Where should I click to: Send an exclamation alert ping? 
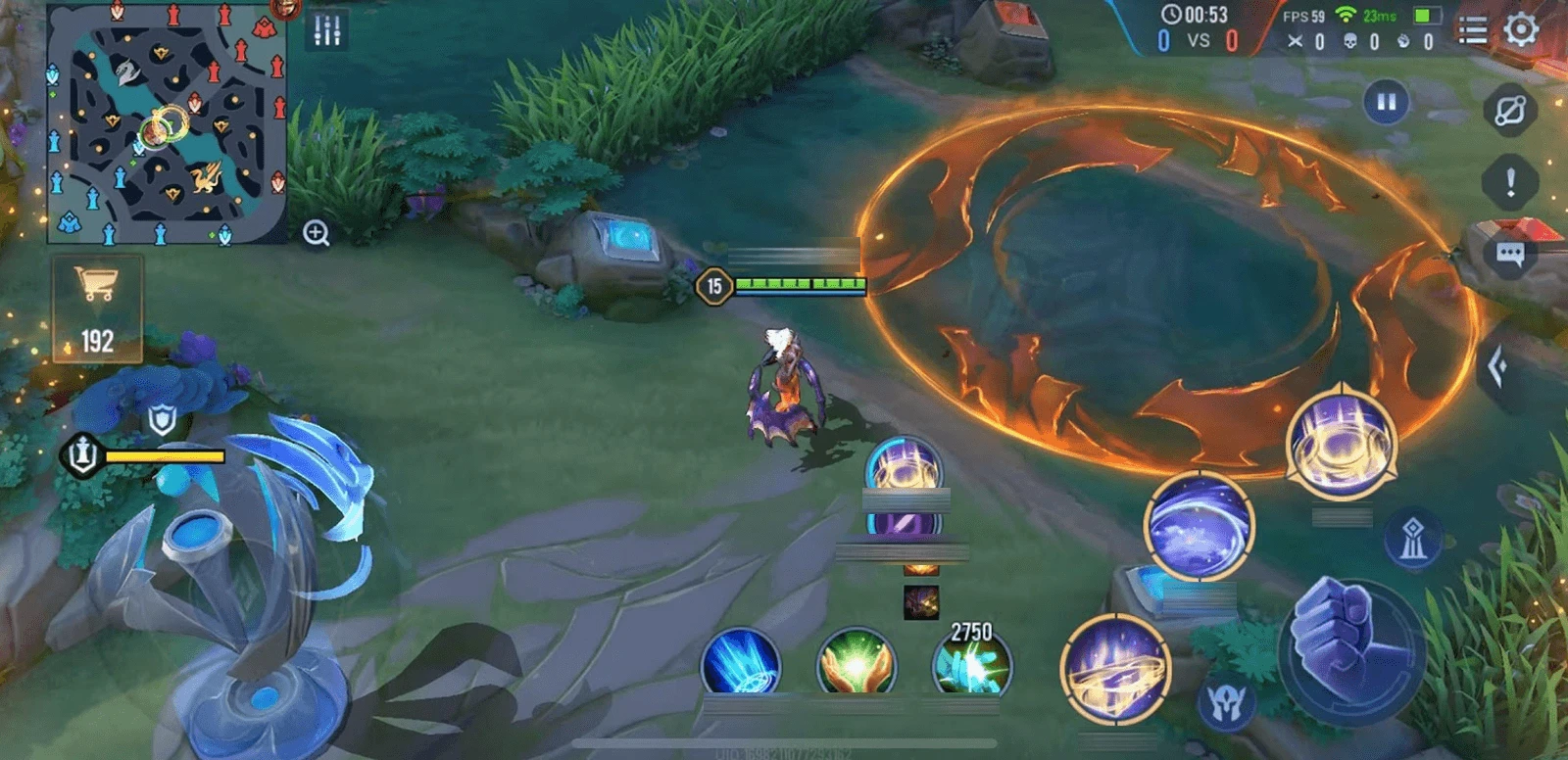pyautogui.click(x=1510, y=182)
